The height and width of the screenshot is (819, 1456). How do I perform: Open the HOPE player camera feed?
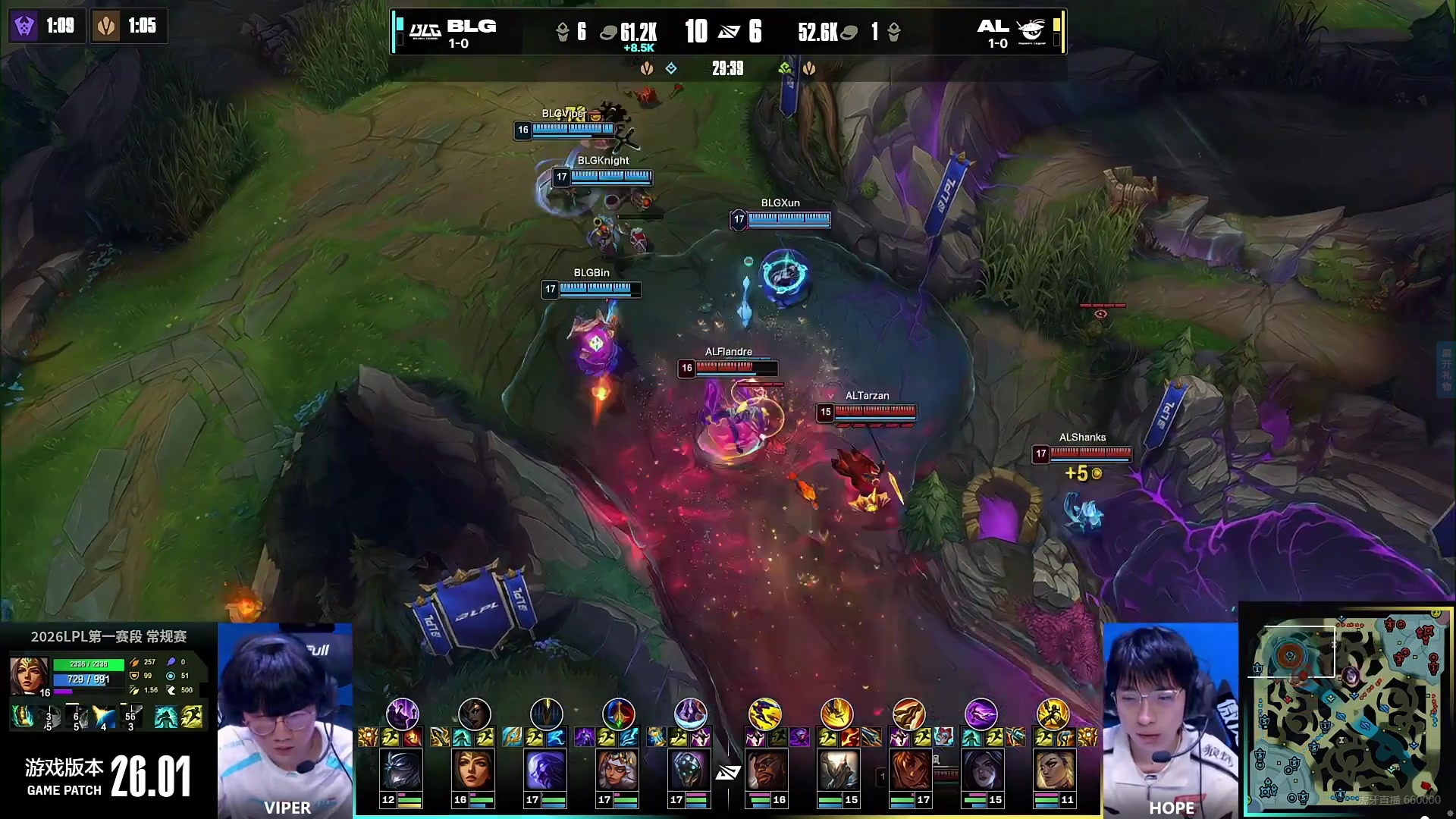click(1170, 720)
